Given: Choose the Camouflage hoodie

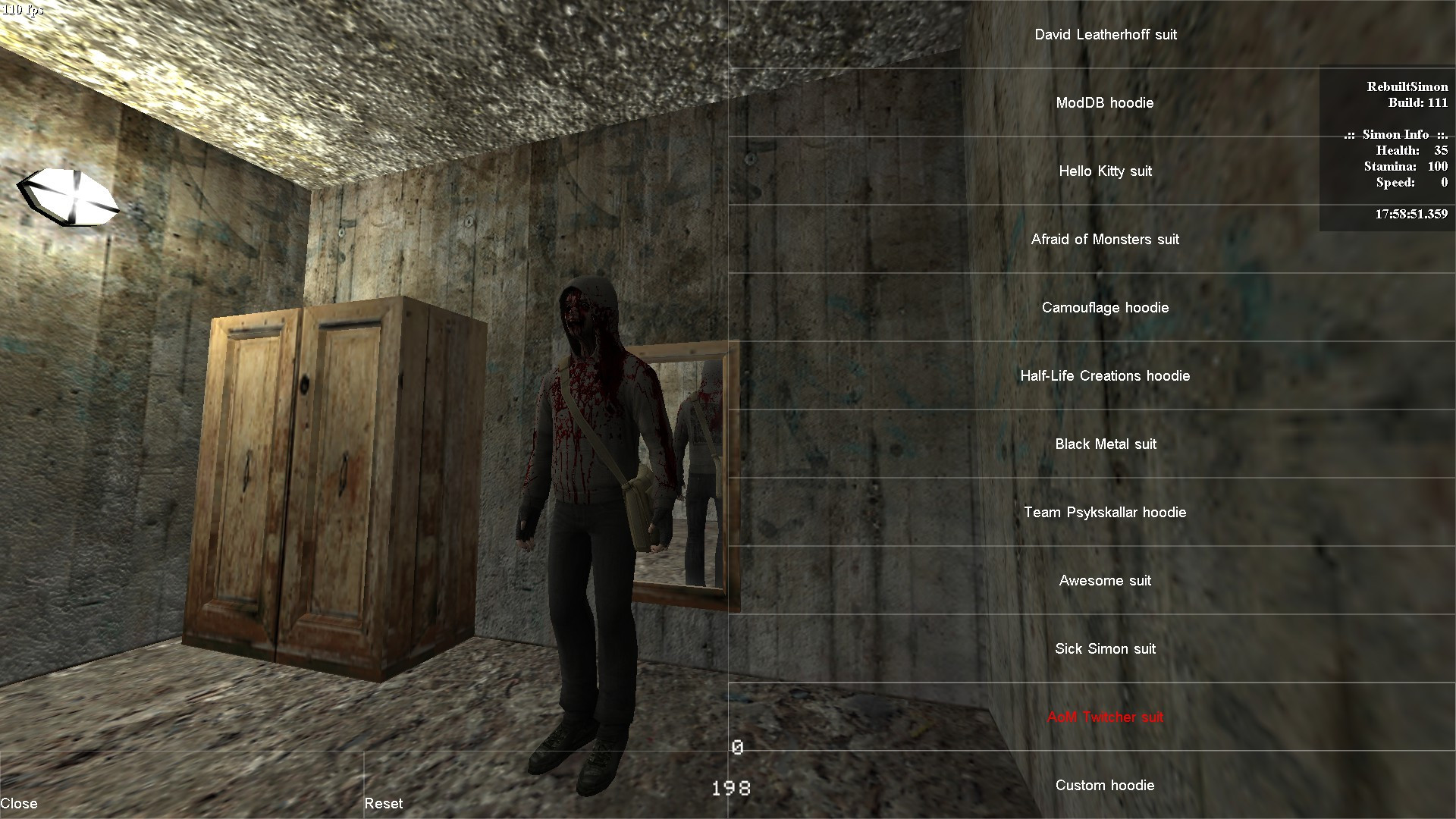Looking at the screenshot, I should point(1105,307).
